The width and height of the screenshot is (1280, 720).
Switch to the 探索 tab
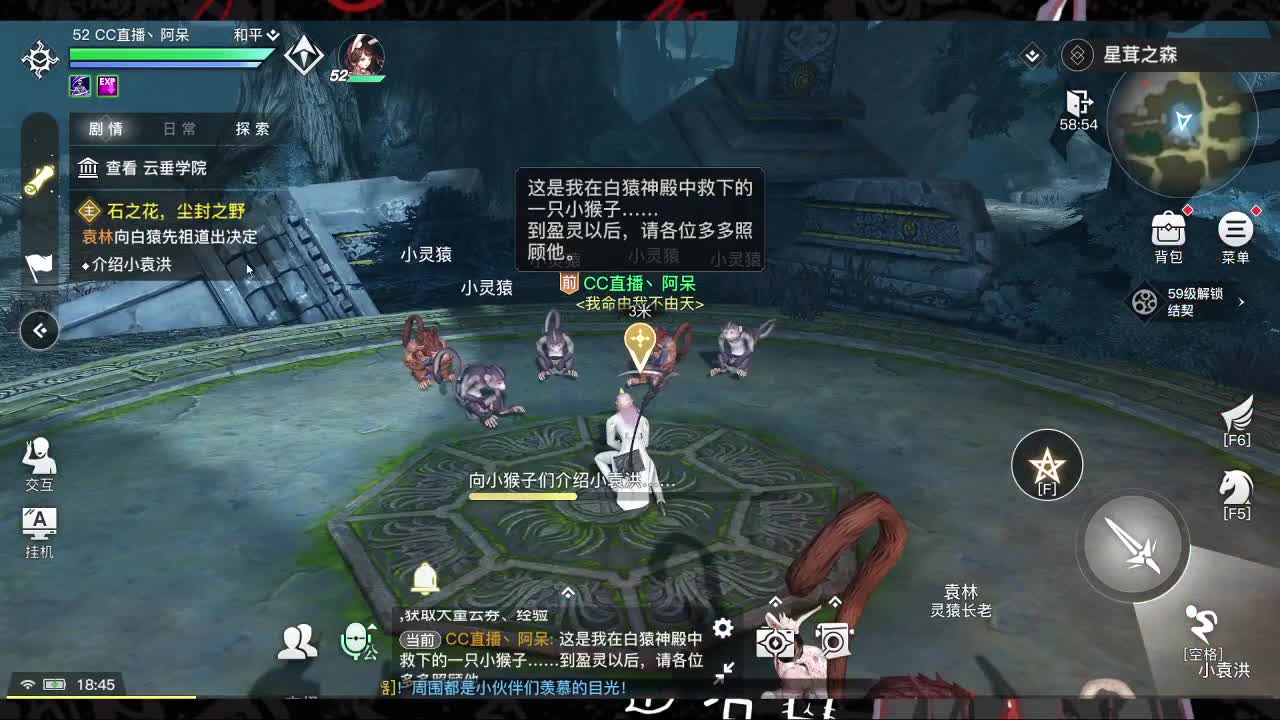pyautogui.click(x=251, y=129)
